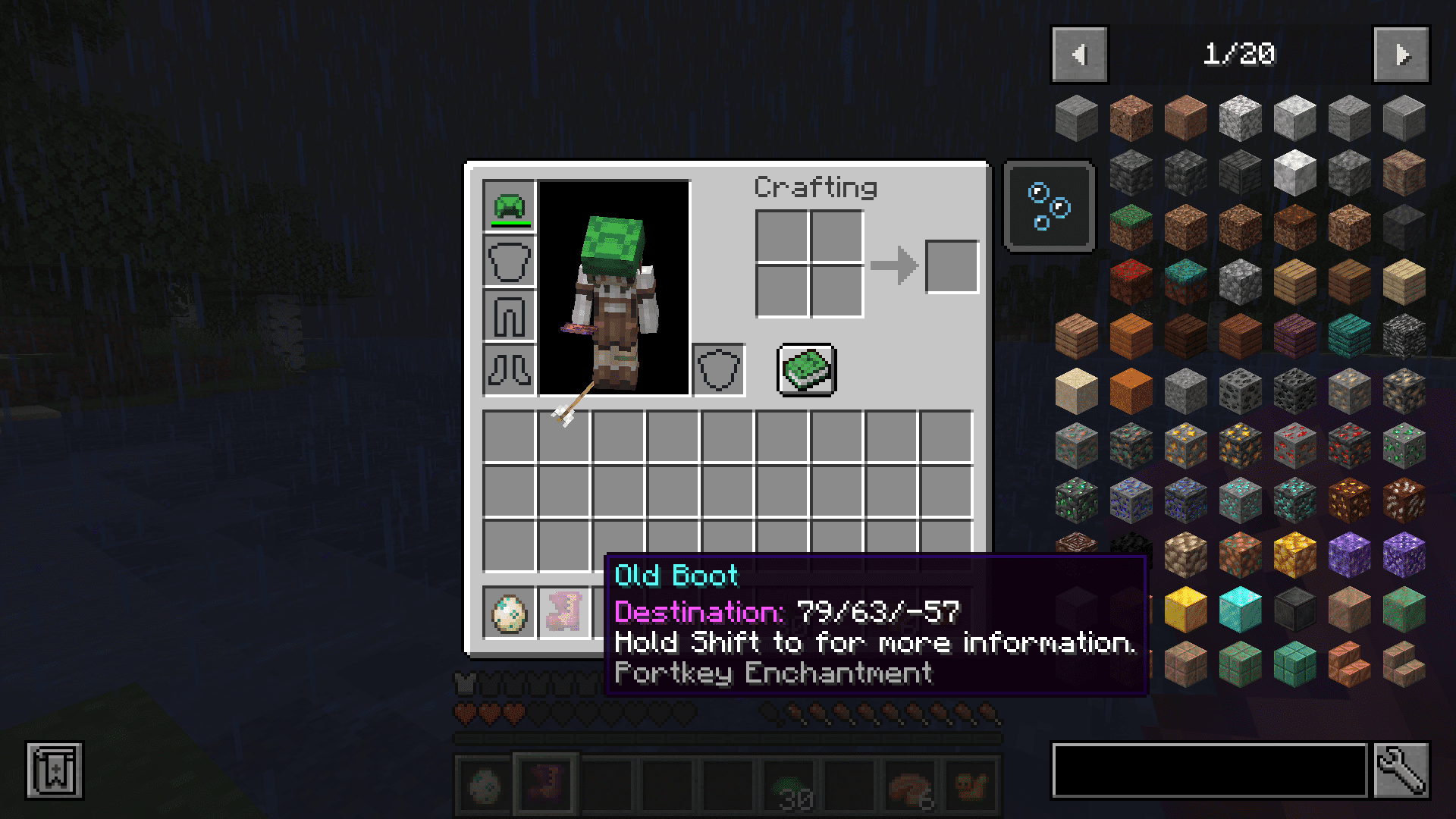Select the turtle helmet armor slot
Image resolution: width=1456 pixels, height=819 pixels.
tap(509, 206)
